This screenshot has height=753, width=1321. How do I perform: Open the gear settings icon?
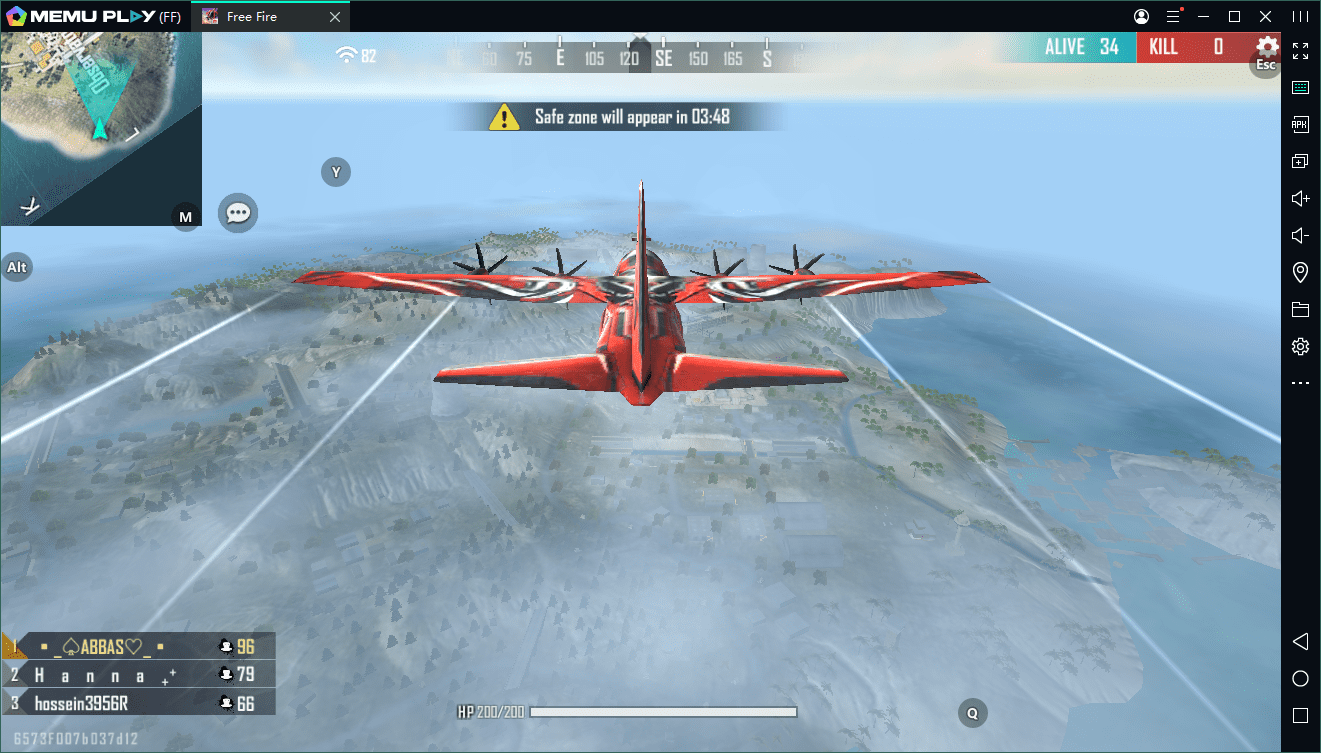(1267, 47)
